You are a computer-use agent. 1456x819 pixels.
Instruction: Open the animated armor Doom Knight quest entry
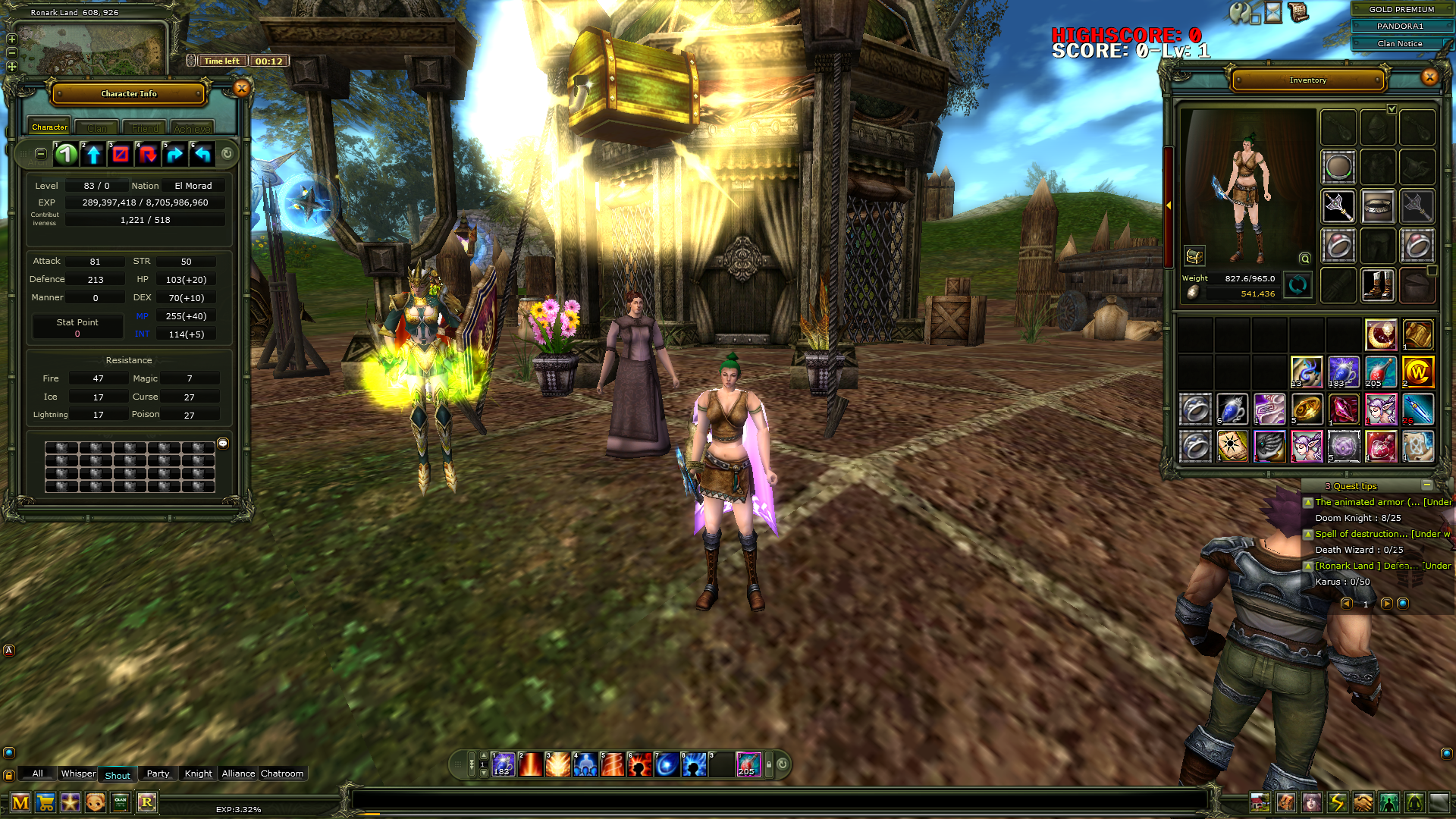[1380, 502]
